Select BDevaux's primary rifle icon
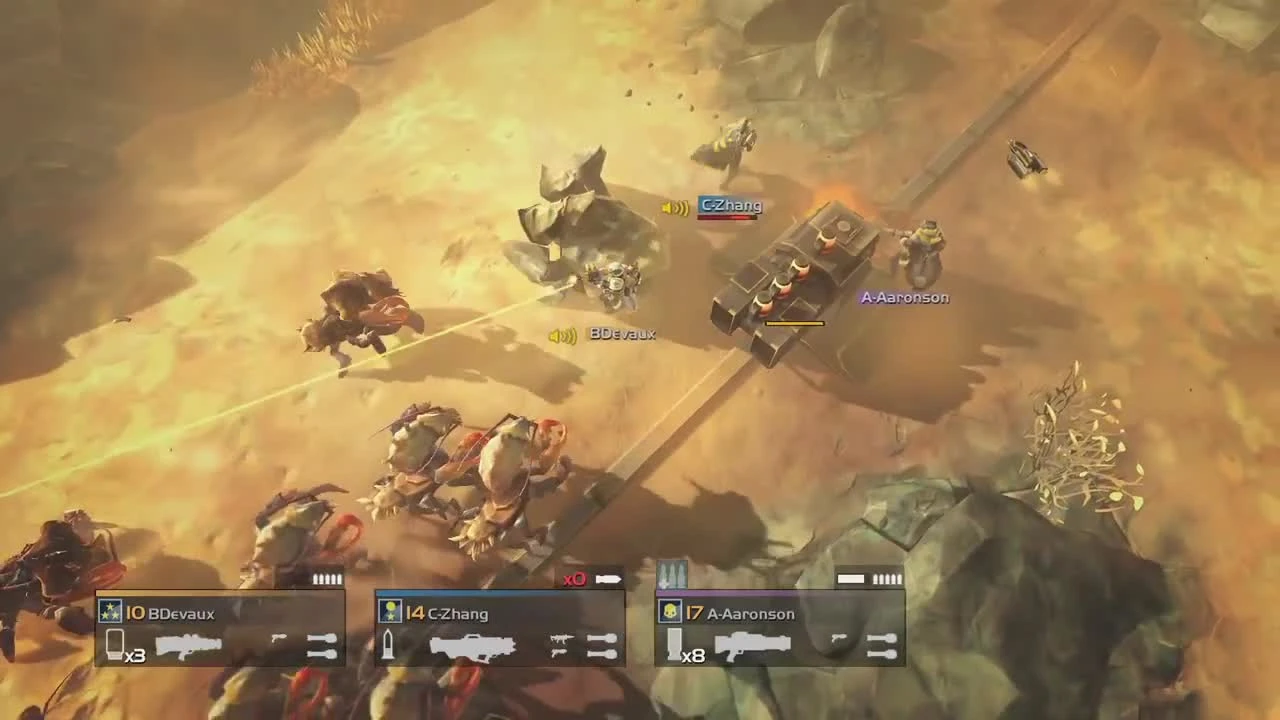This screenshot has height=720, width=1280. [190, 645]
